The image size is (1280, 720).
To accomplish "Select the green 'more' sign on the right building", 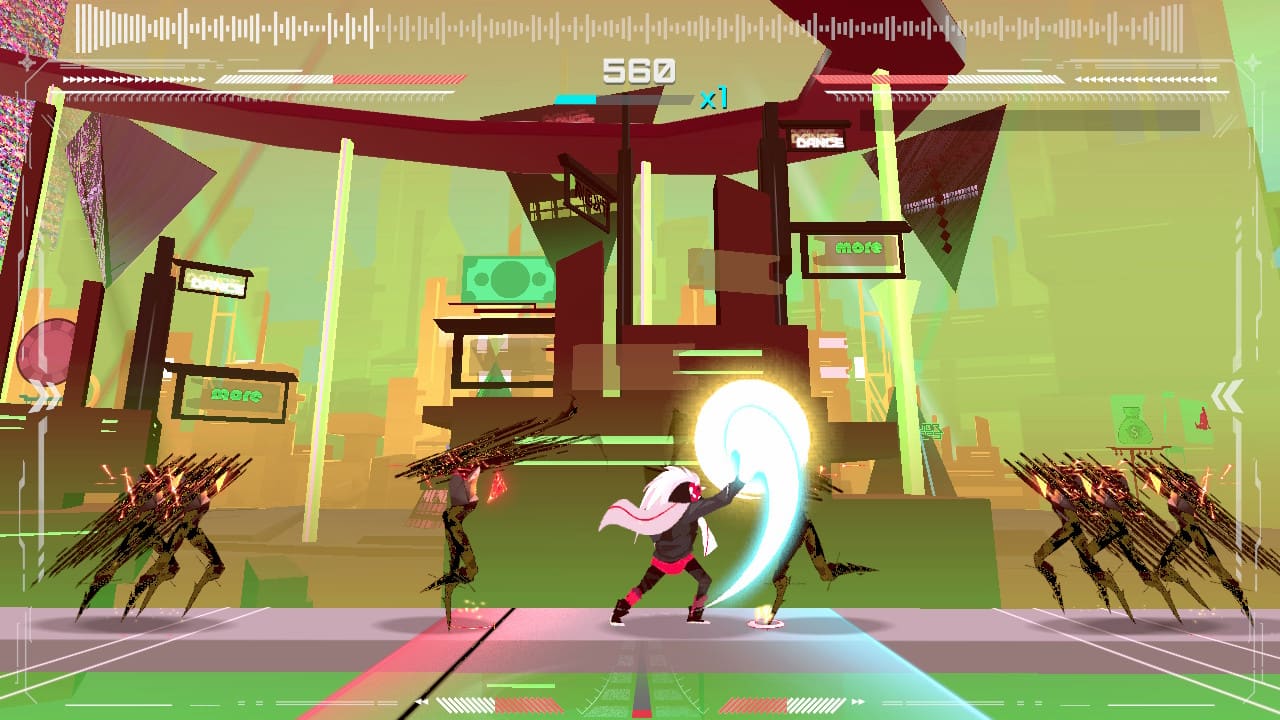I will 860,245.
